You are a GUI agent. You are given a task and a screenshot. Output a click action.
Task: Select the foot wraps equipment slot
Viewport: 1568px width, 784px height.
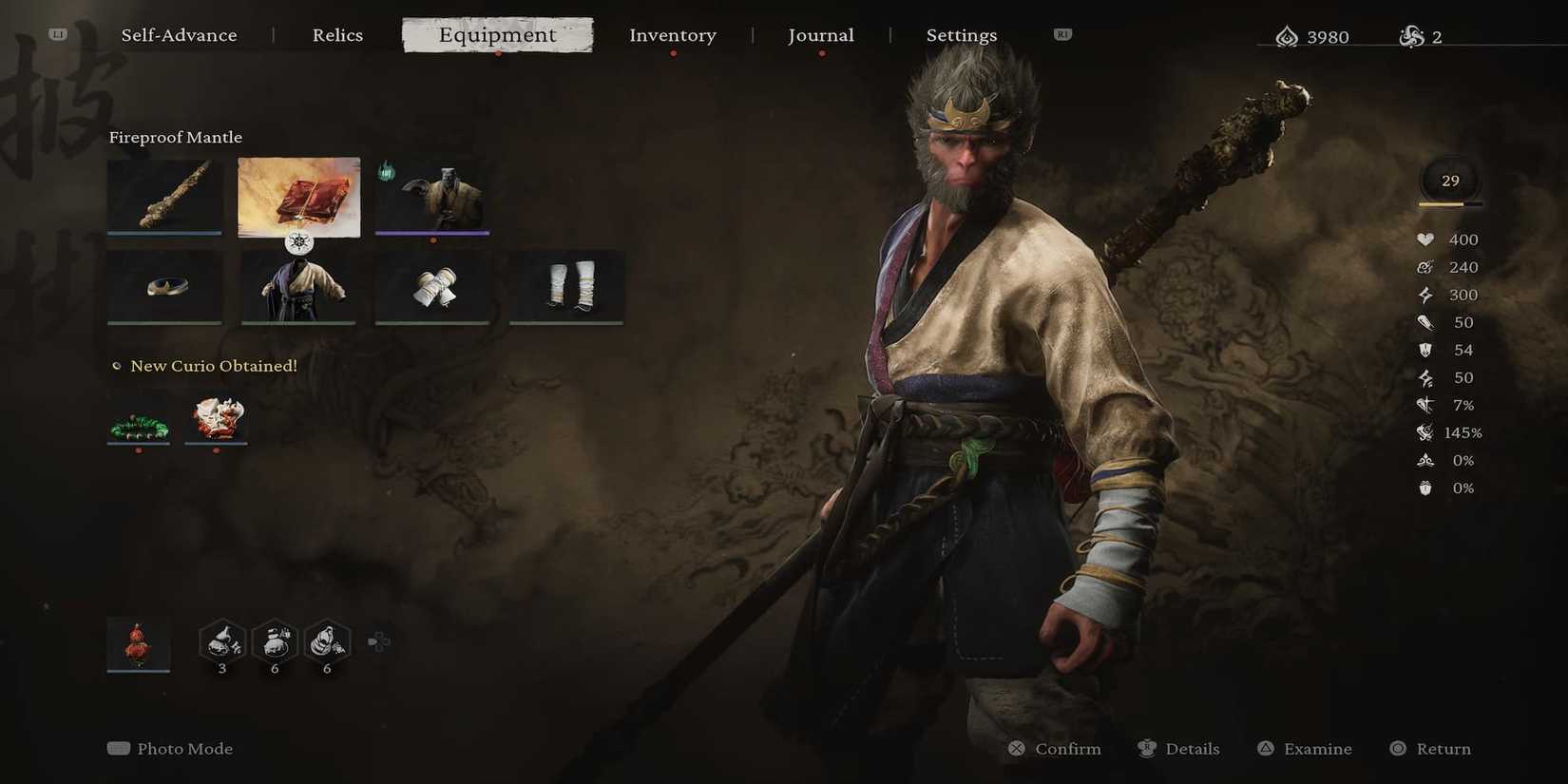[566, 285]
